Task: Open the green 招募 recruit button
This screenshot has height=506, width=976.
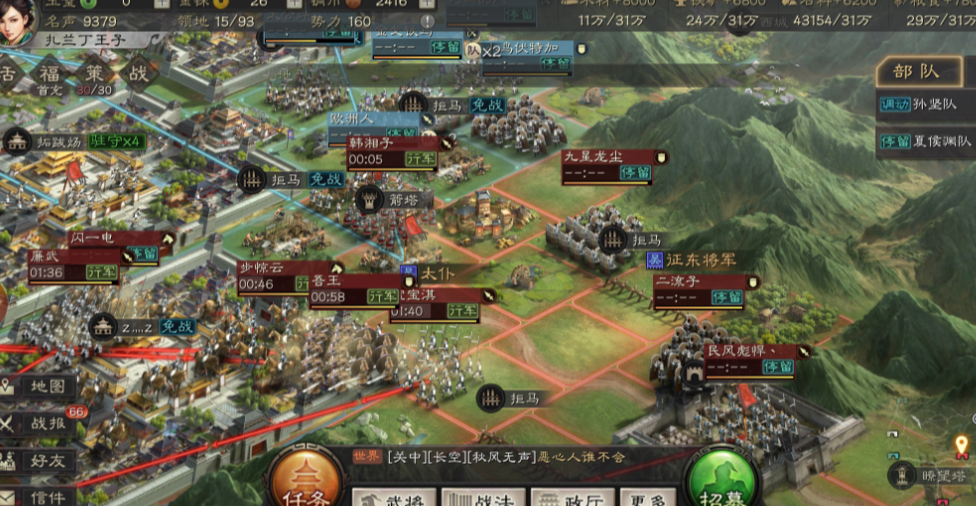Action: coord(719,482)
